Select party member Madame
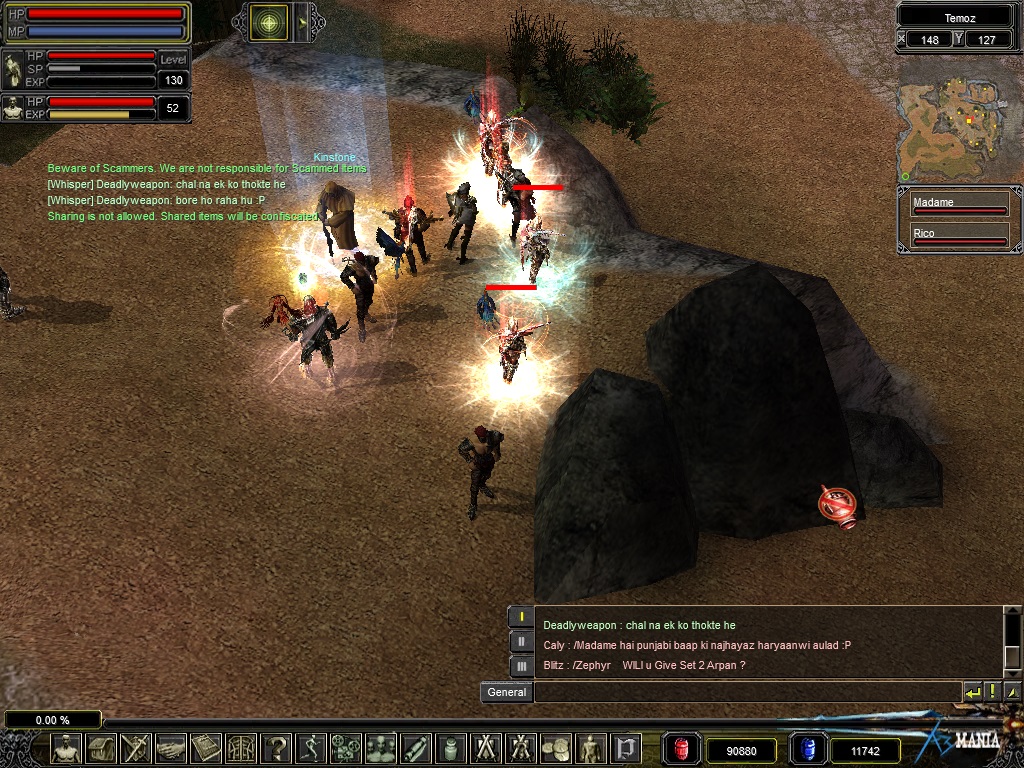1024x768 pixels. click(x=958, y=205)
